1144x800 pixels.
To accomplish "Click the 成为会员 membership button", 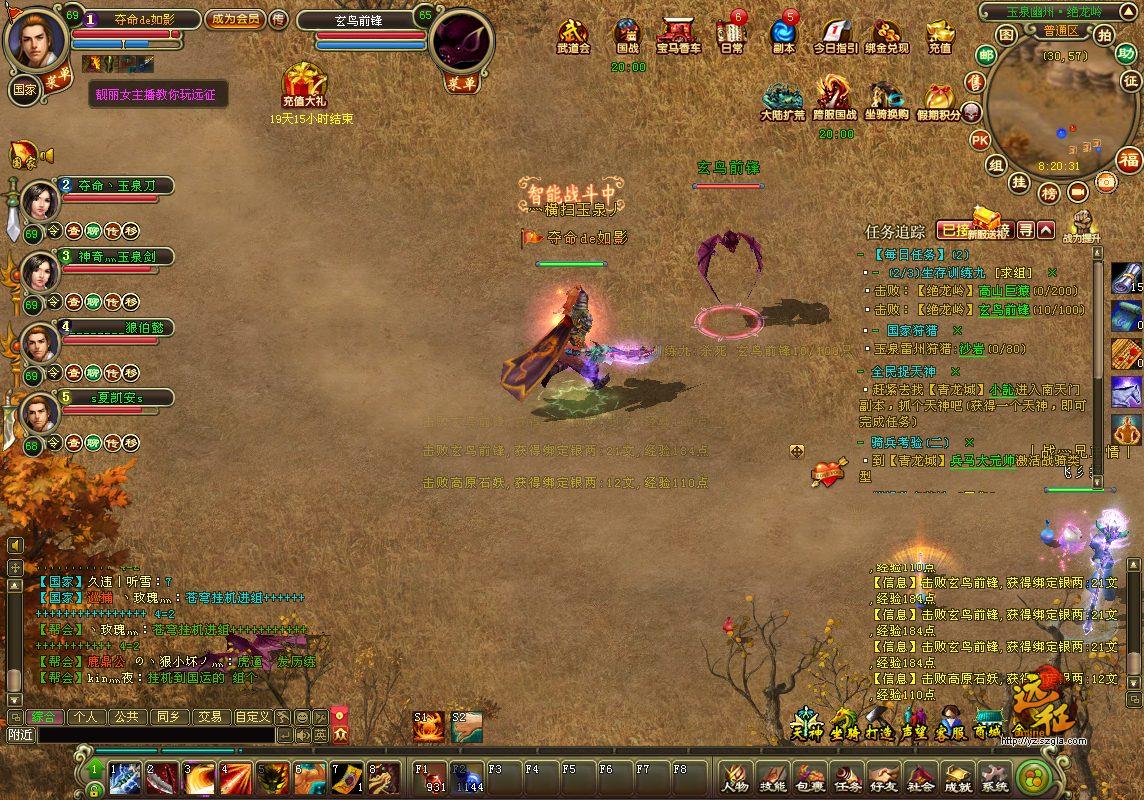I will 233,19.
